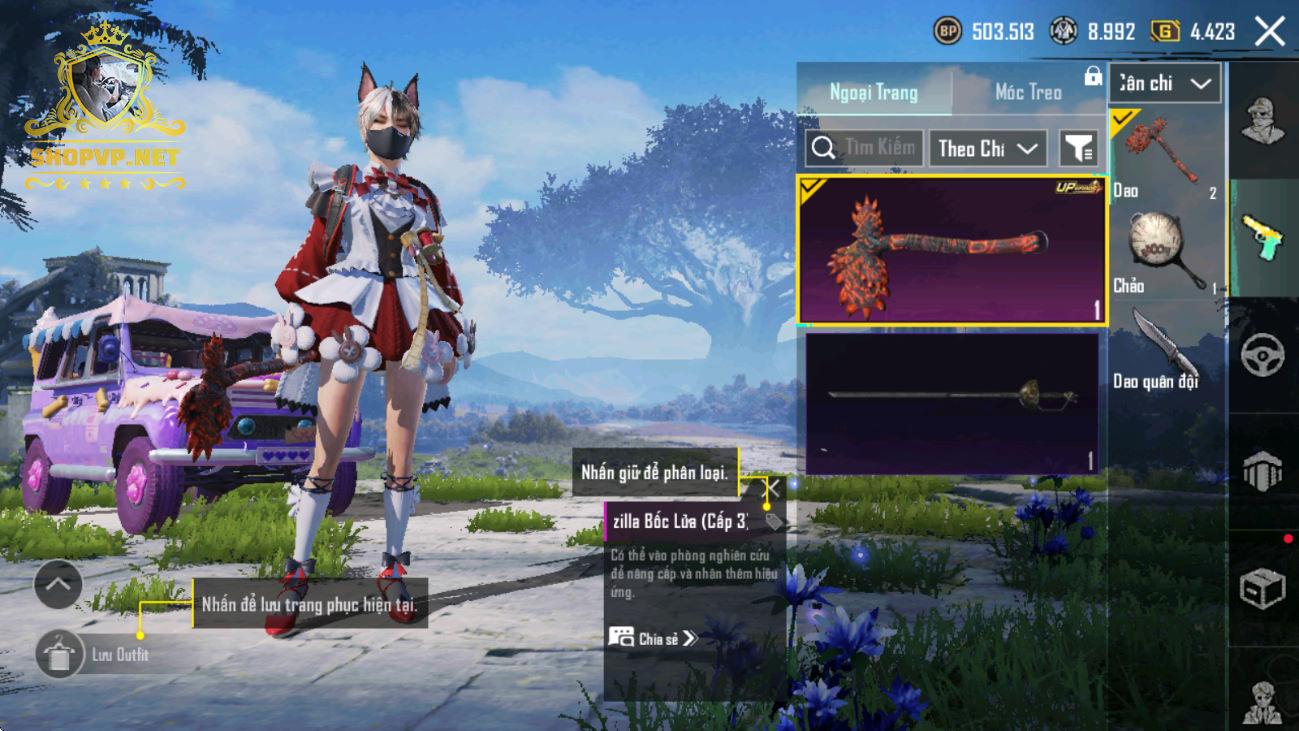Screen dimensions: 1299x731
Task: Open the funnel filter button
Action: point(1078,149)
